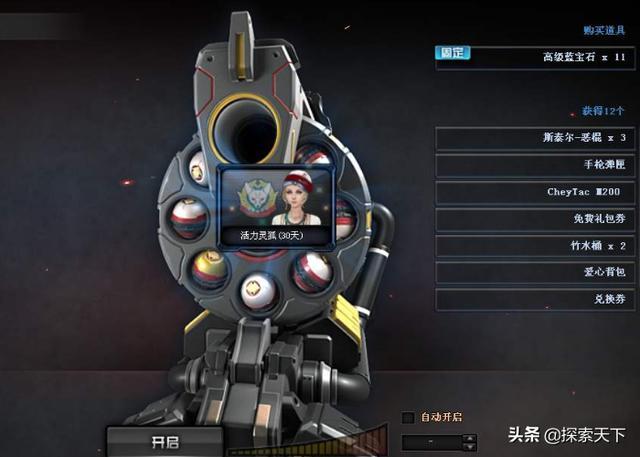640x457 pixels.
Task: Decrease the auto-open count with the down arrow
Action: pos(470,446)
